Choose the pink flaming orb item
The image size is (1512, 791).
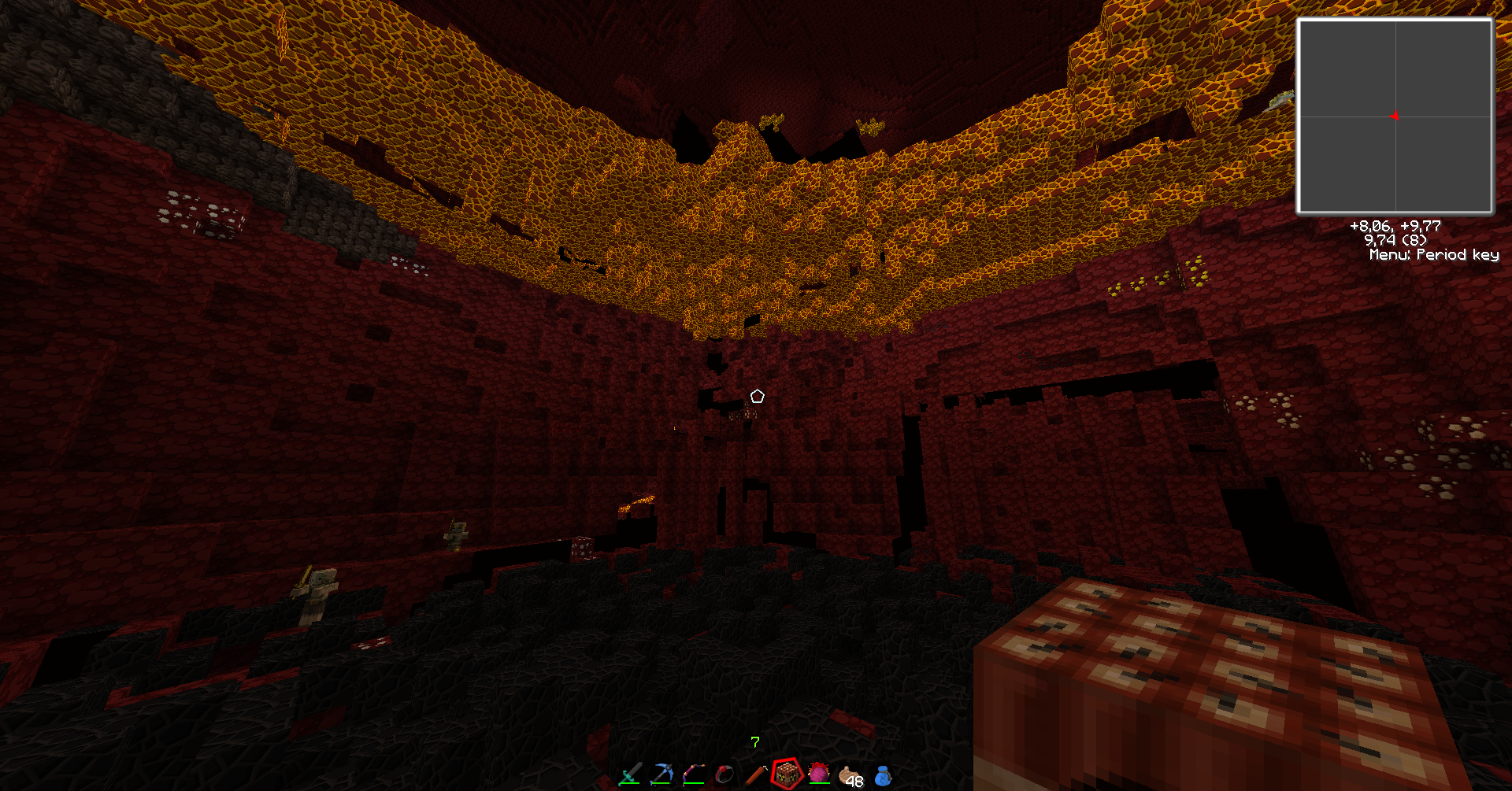click(819, 774)
